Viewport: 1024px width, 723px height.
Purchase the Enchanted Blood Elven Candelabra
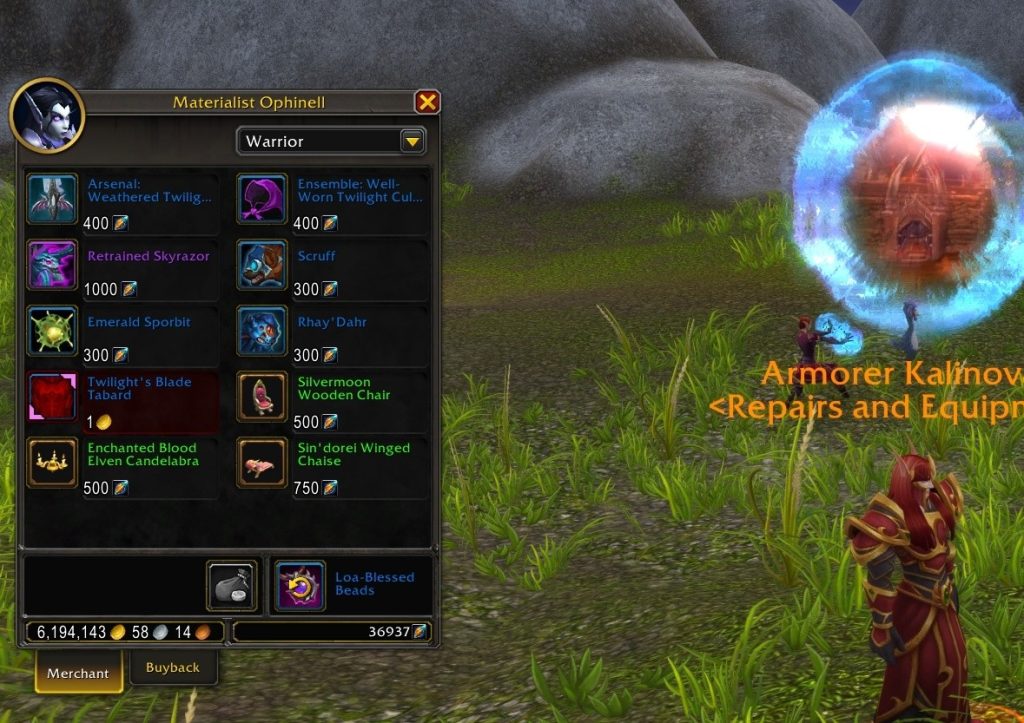(x=52, y=463)
